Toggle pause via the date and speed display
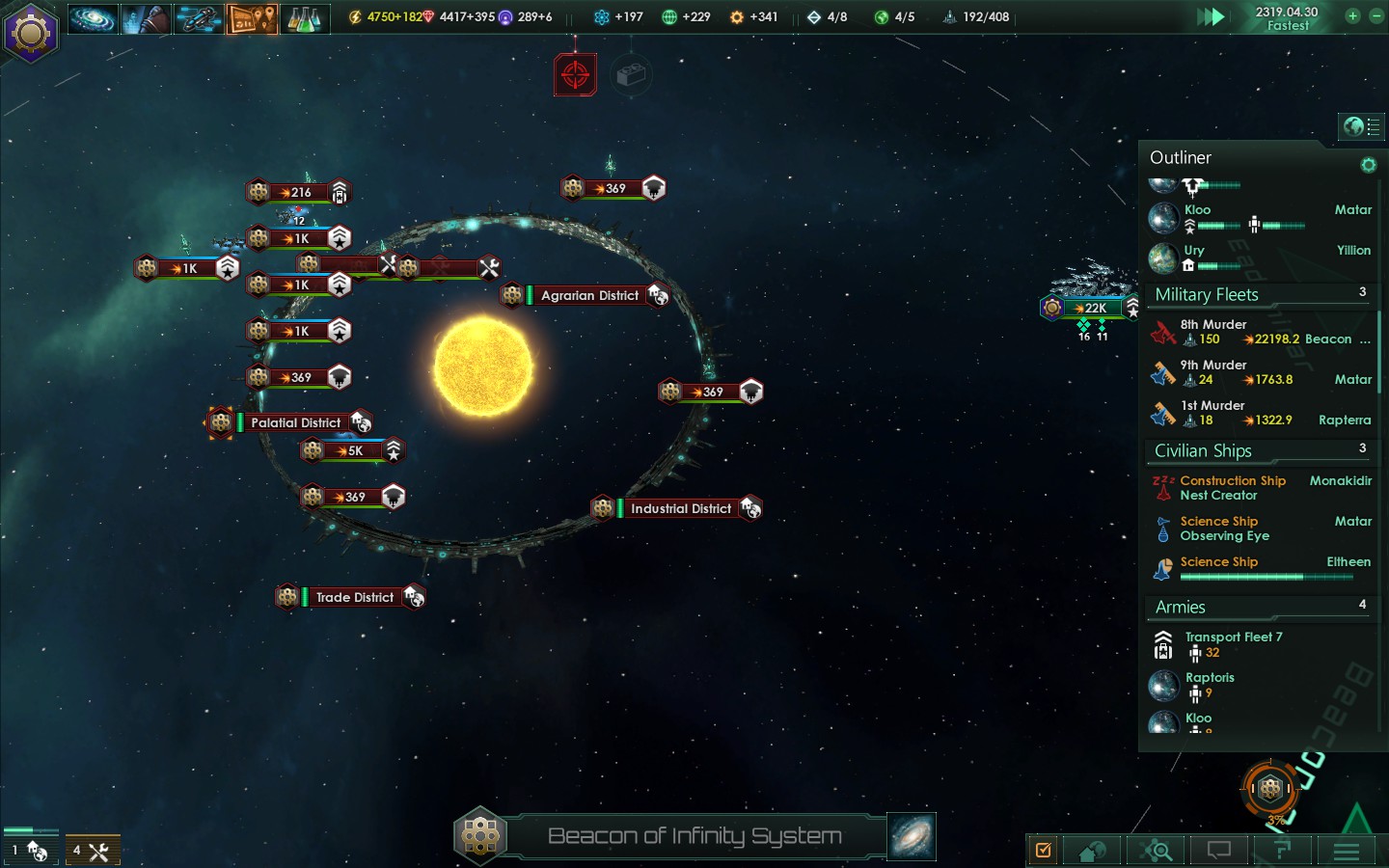 (x=1287, y=18)
